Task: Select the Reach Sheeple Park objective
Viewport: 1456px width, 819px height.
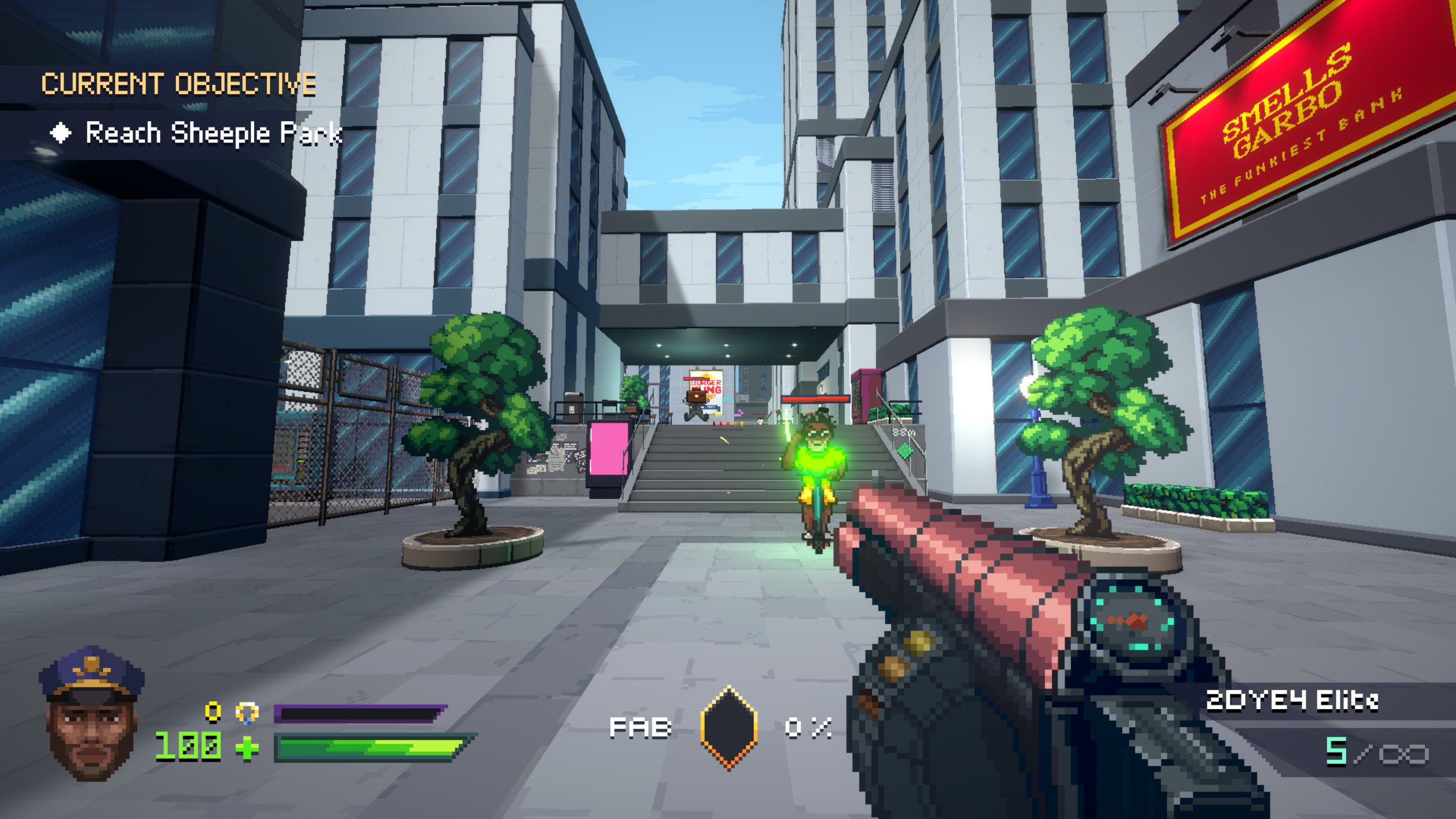Action: 213,134
